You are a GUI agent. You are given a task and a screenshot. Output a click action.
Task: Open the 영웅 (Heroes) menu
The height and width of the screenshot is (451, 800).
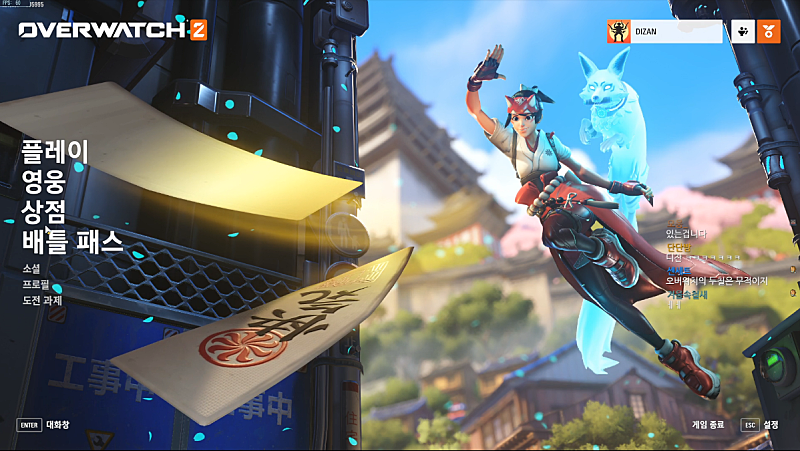43,181
